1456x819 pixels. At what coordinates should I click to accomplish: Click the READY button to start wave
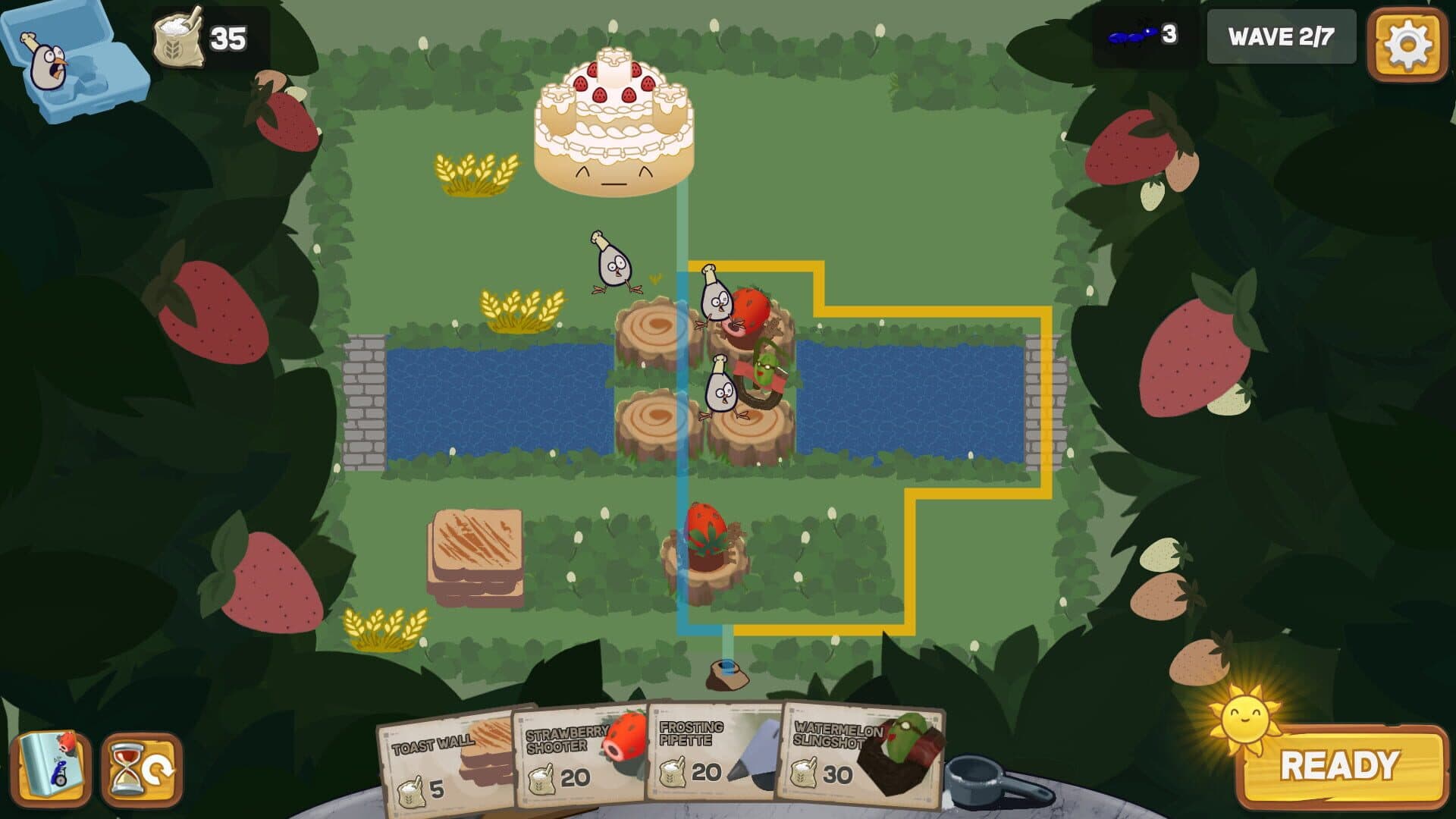[x=1339, y=766]
